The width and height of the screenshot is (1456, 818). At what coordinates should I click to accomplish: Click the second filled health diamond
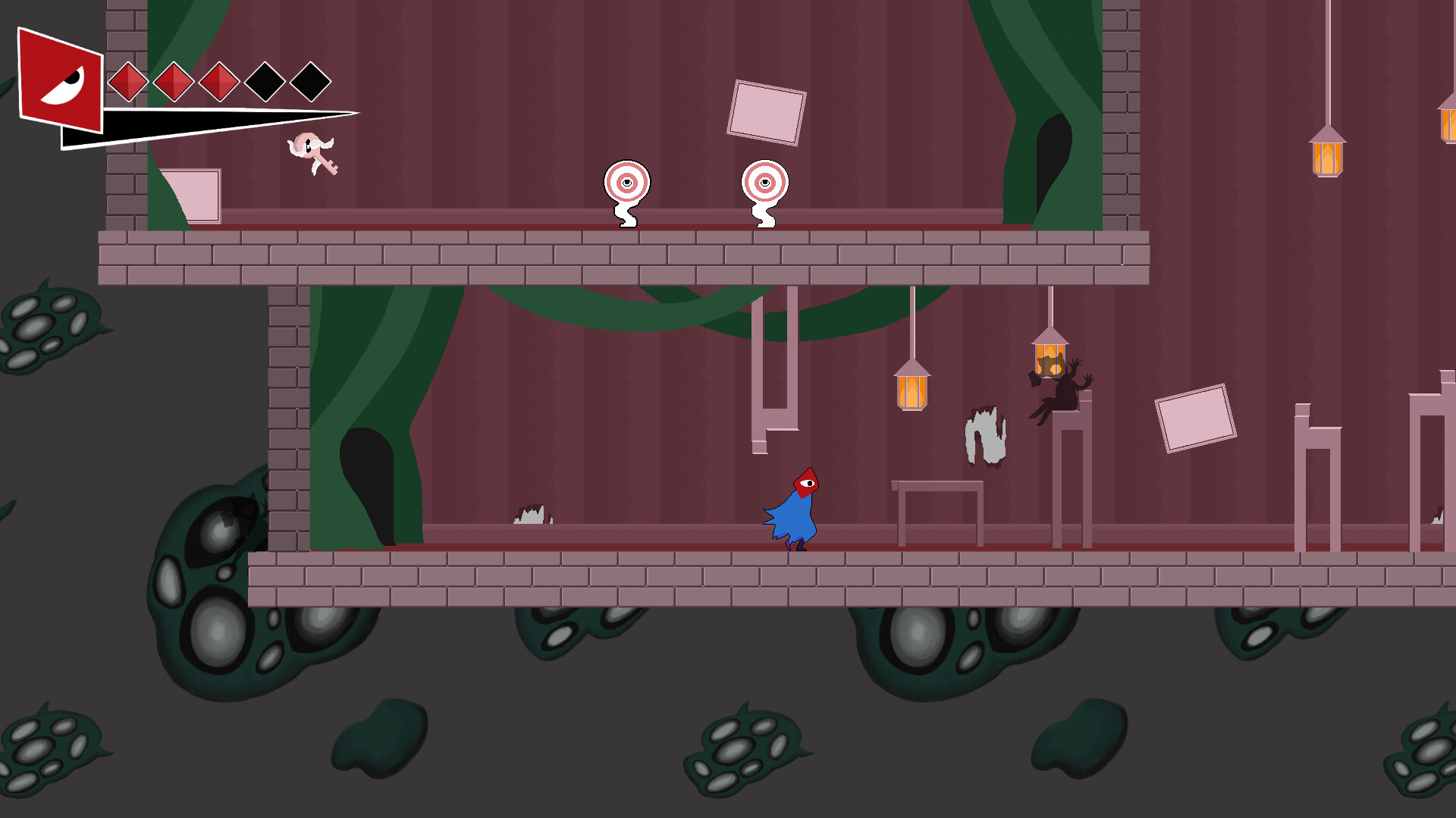172,81
